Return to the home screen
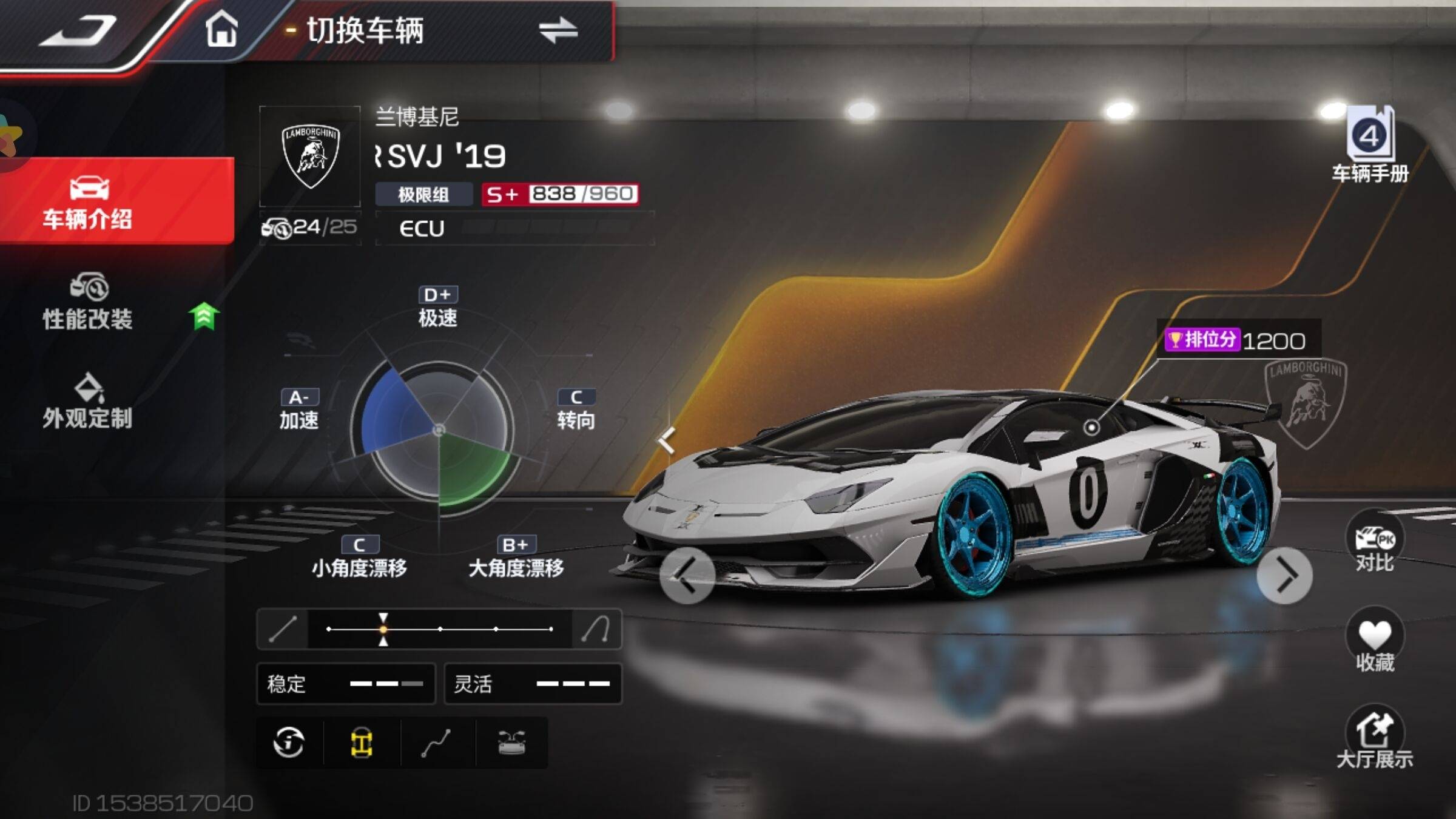1456x819 pixels. tap(221, 29)
